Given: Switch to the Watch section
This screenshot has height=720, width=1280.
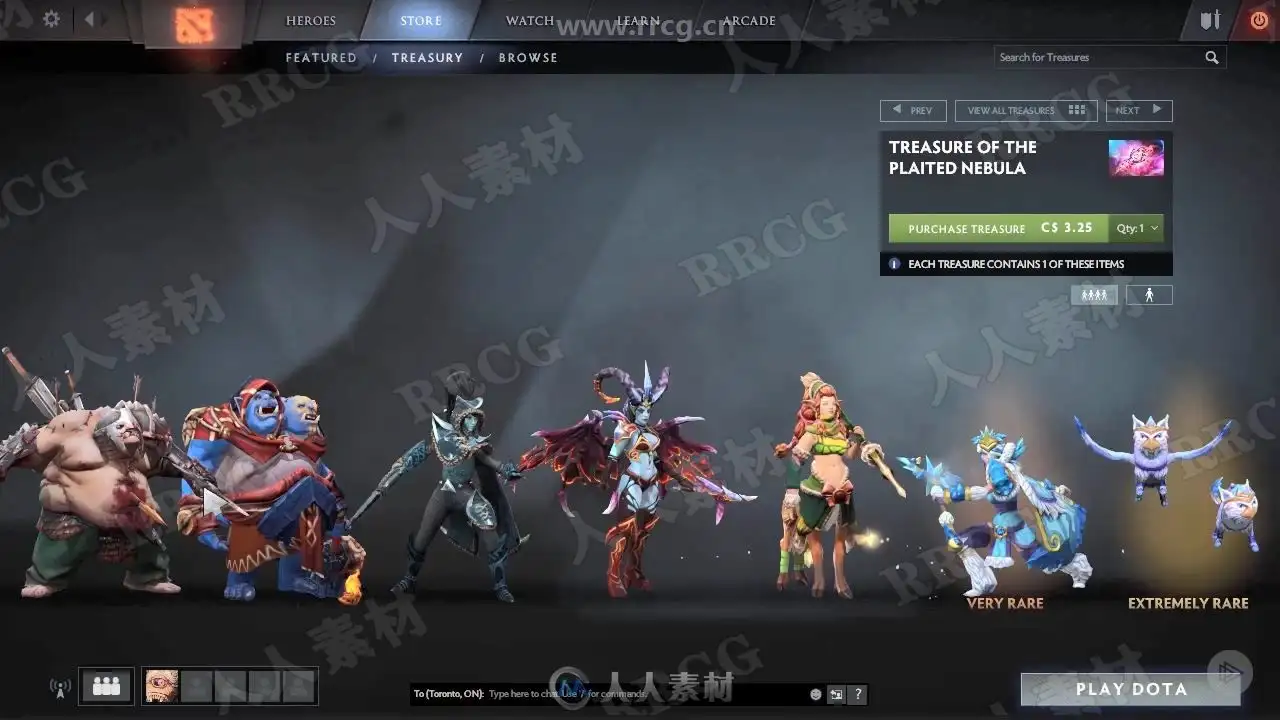Looking at the screenshot, I should click(x=530, y=21).
